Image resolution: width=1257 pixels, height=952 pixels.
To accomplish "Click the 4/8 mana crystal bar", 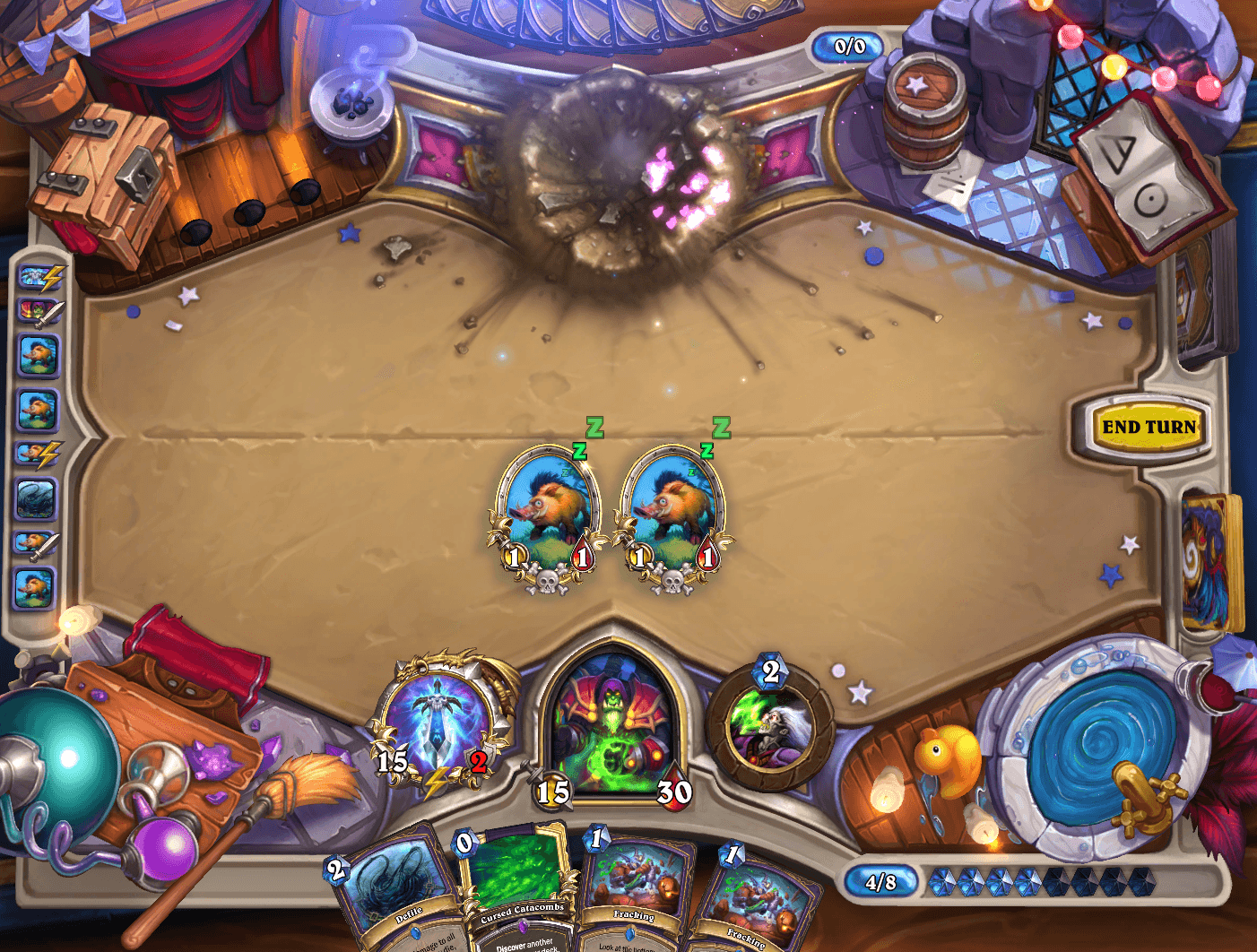I will pos(883,881).
